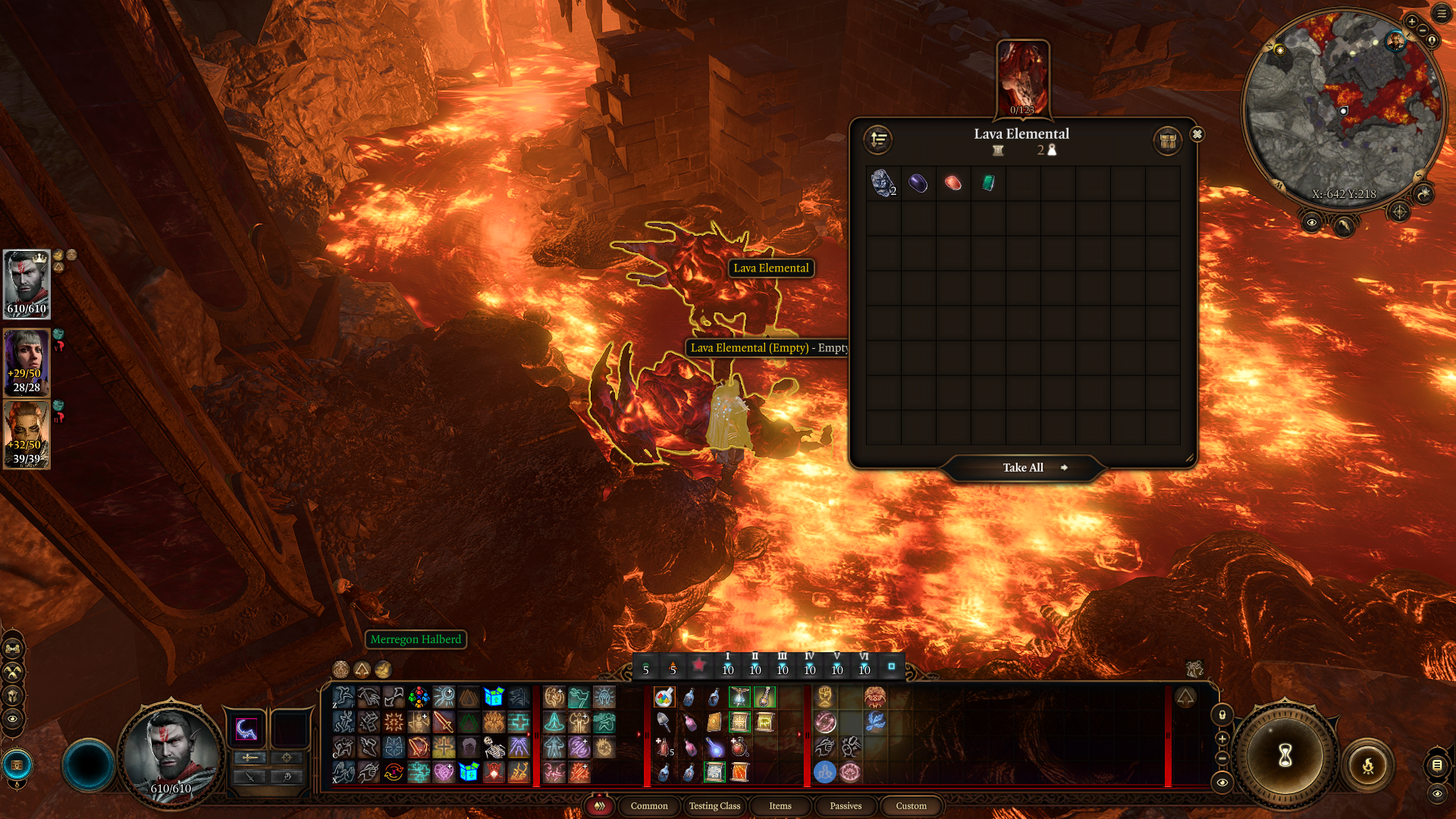Open the Testing Class hotbar tab
The image size is (1456, 819).
coord(714,806)
